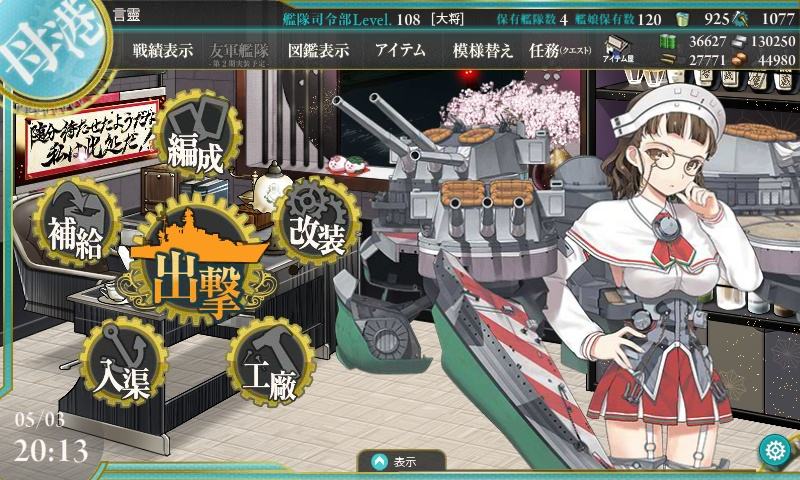The image size is (800, 480).
Task: Choose 模様替え room redecoration
Action: [x=483, y=50]
